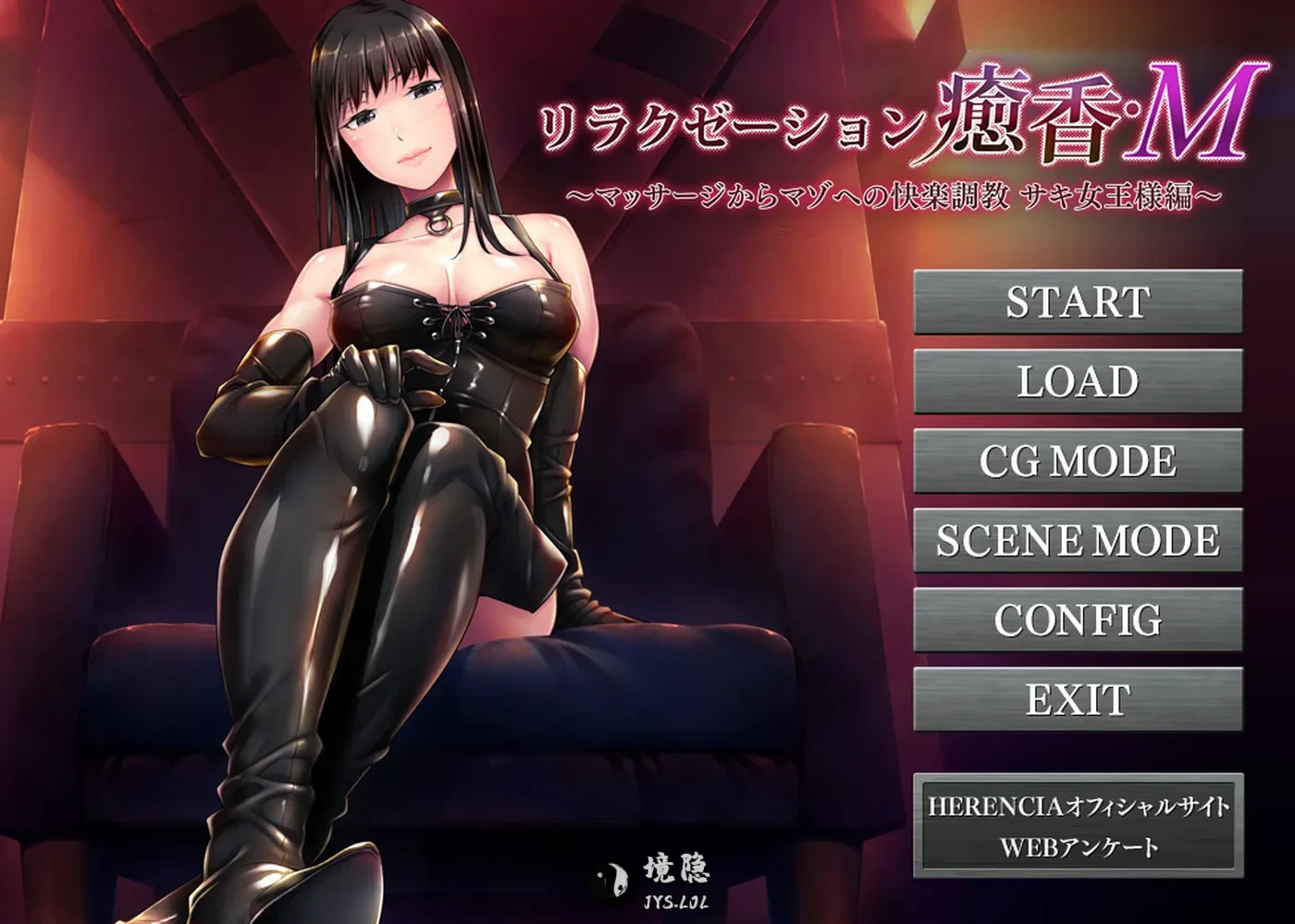Choose EXIT to quit the game

(1078, 700)
